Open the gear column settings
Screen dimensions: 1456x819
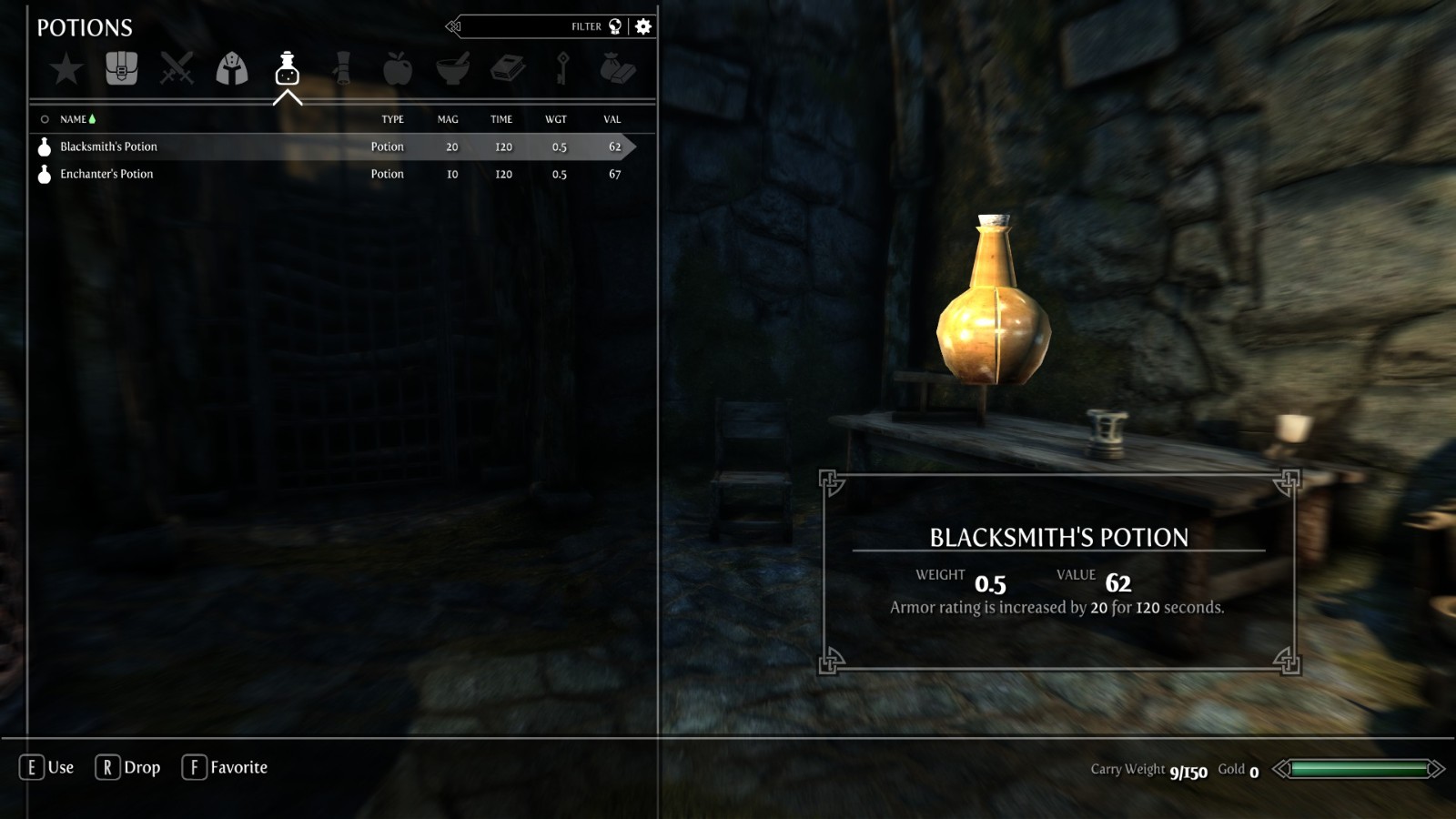643,26
